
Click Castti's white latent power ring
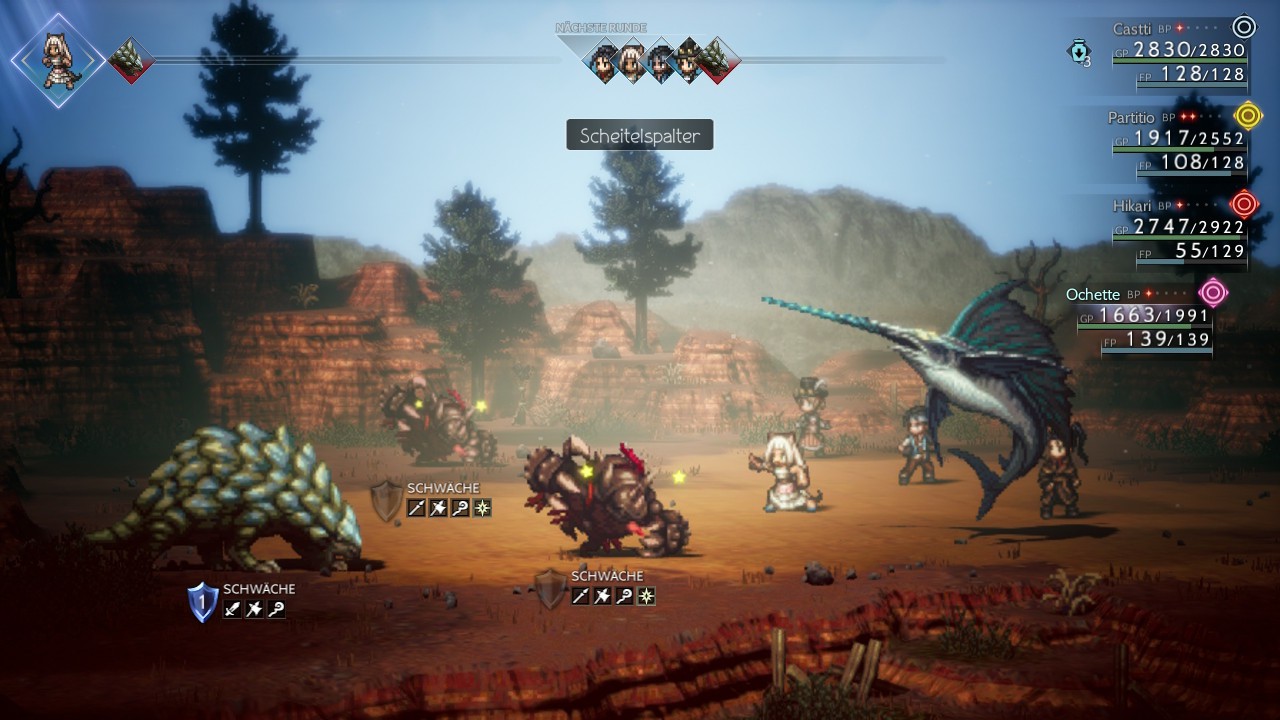(1244, 27)
